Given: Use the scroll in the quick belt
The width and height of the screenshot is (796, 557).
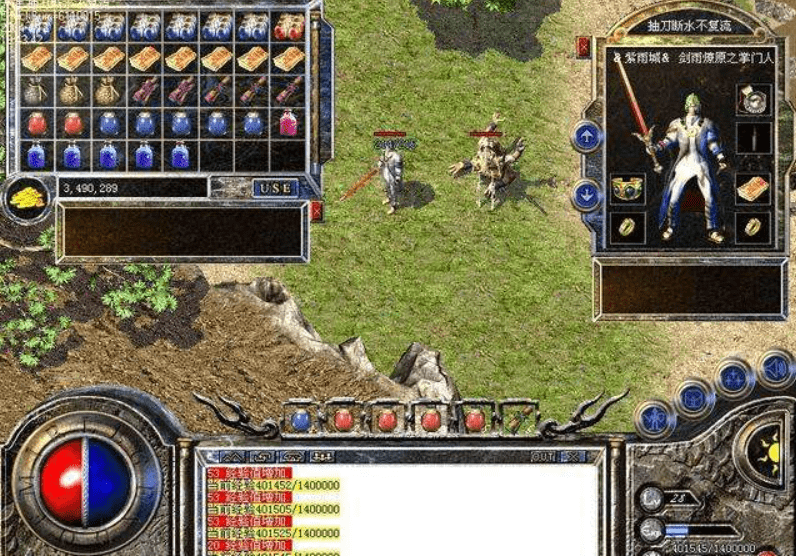Looking at the screenshot, I should (x=517, y=419).
